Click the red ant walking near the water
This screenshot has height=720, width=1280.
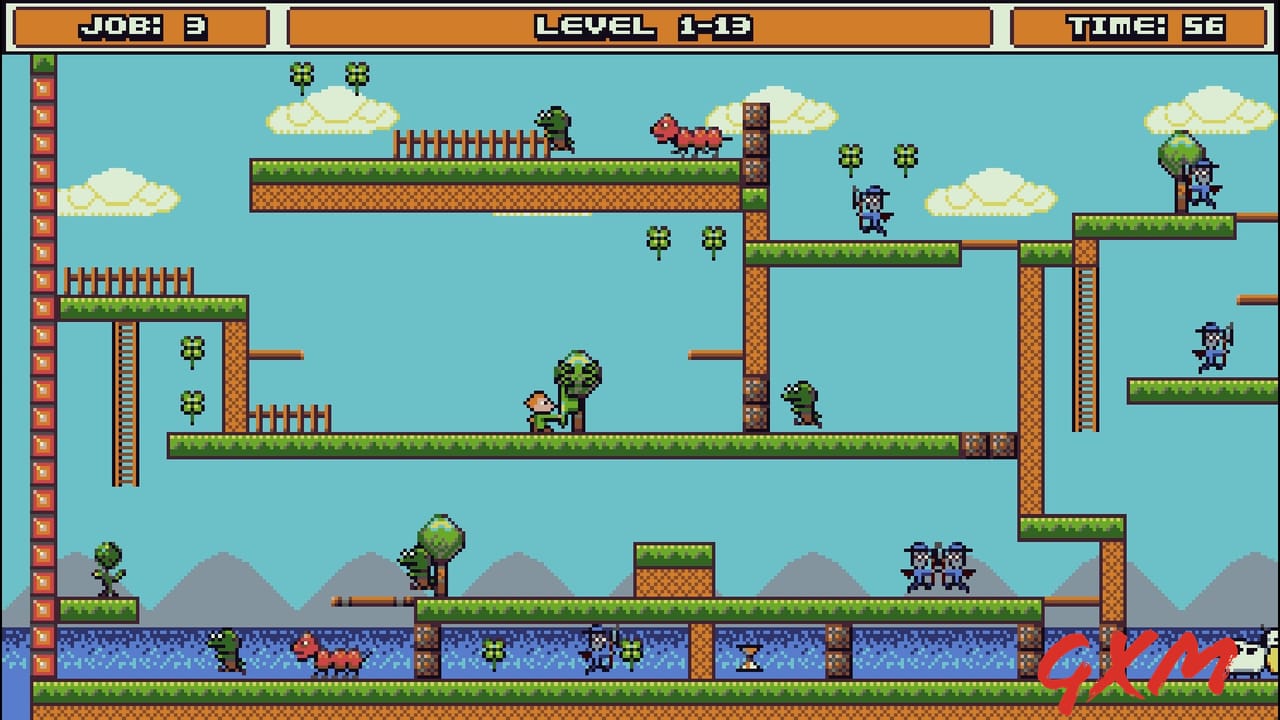pos(327,655)
